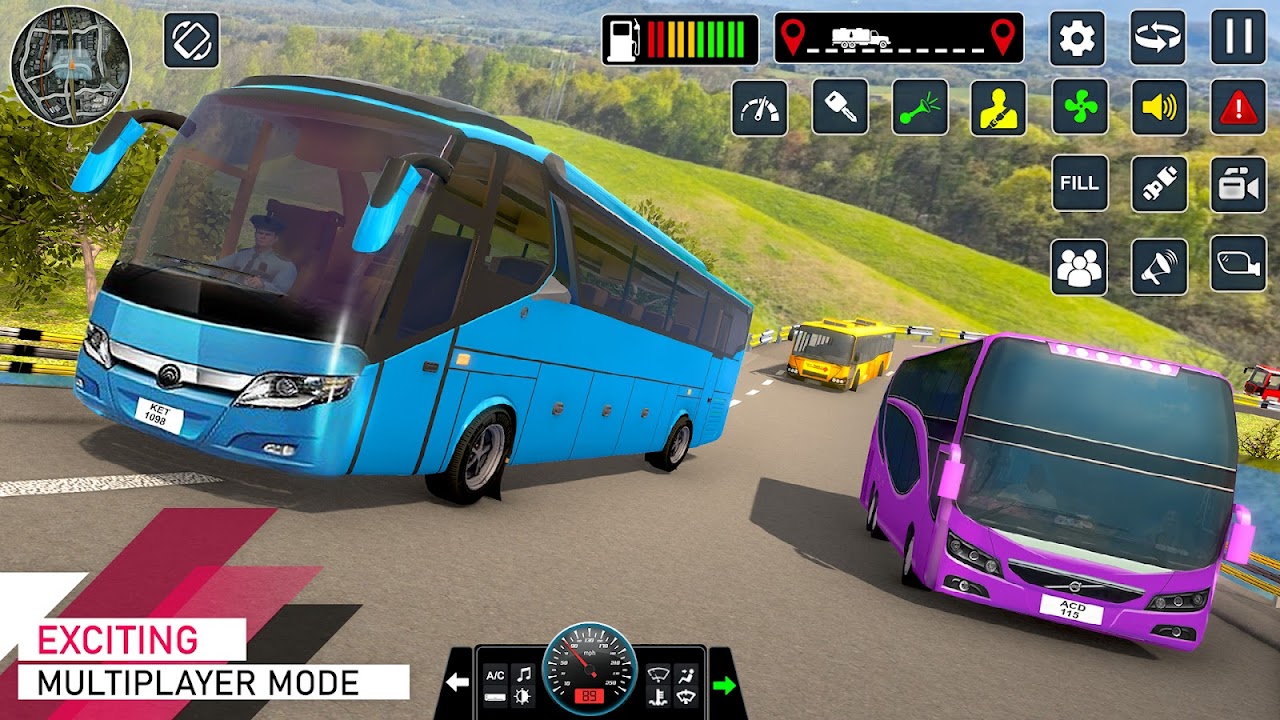Hit the FILL fuel button
The image size is (1280, 720).
click(x=1079, y=183)
